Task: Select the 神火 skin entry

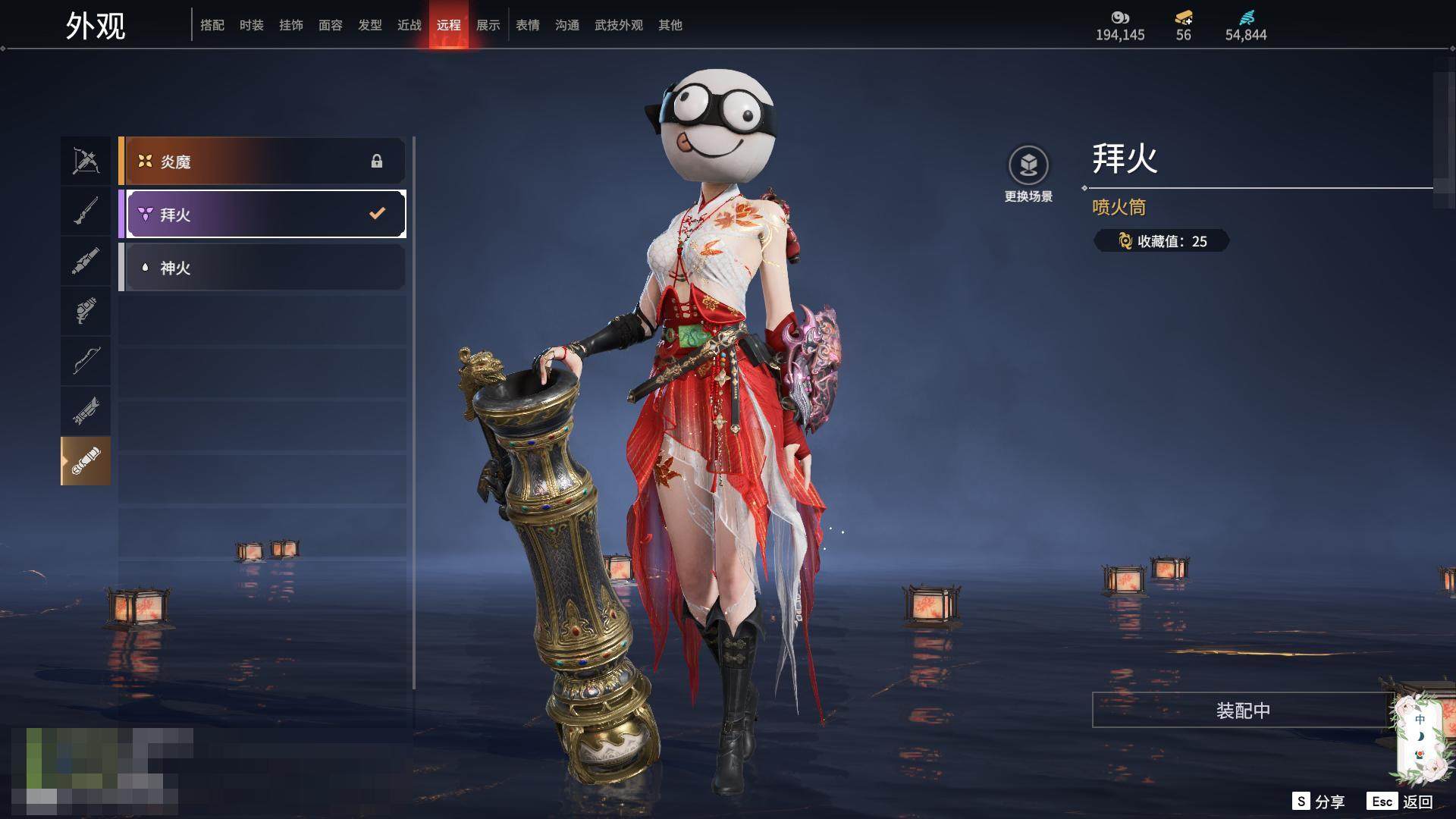Action: pos(262,268)
